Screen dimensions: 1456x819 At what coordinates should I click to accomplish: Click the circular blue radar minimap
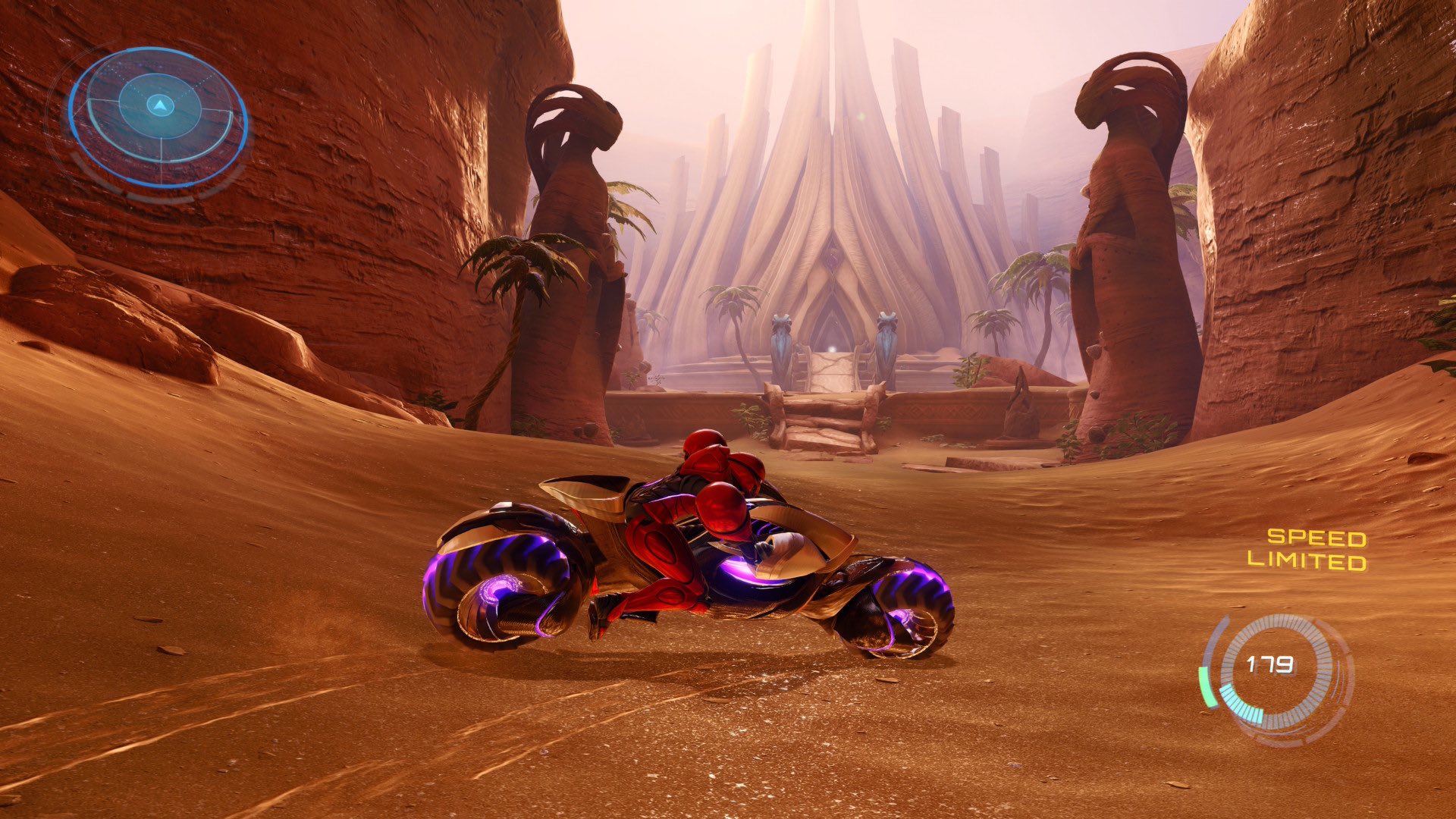tap(159, 116)
